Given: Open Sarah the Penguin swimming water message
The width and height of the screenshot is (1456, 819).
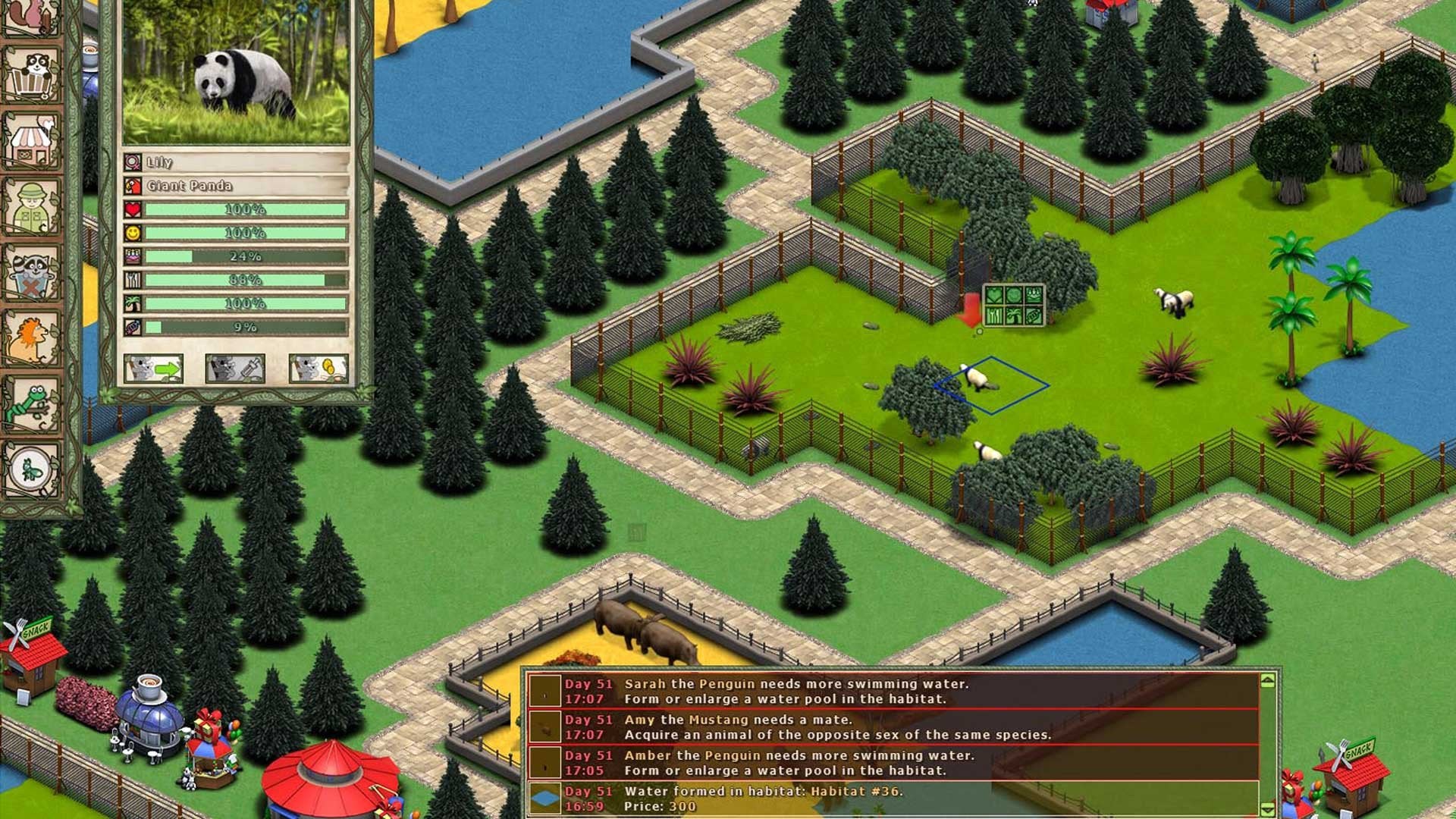Looking at the screenshot, I should (893, 691).
